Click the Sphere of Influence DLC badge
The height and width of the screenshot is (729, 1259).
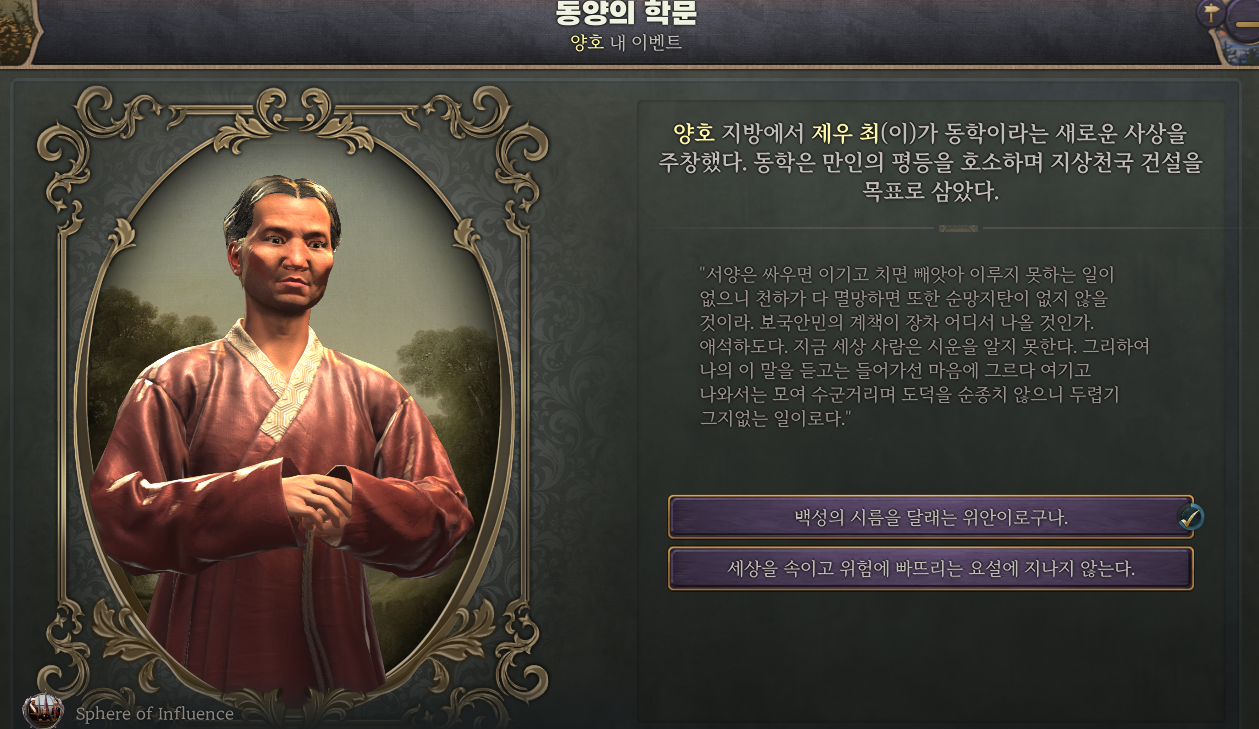pos(43,712)
